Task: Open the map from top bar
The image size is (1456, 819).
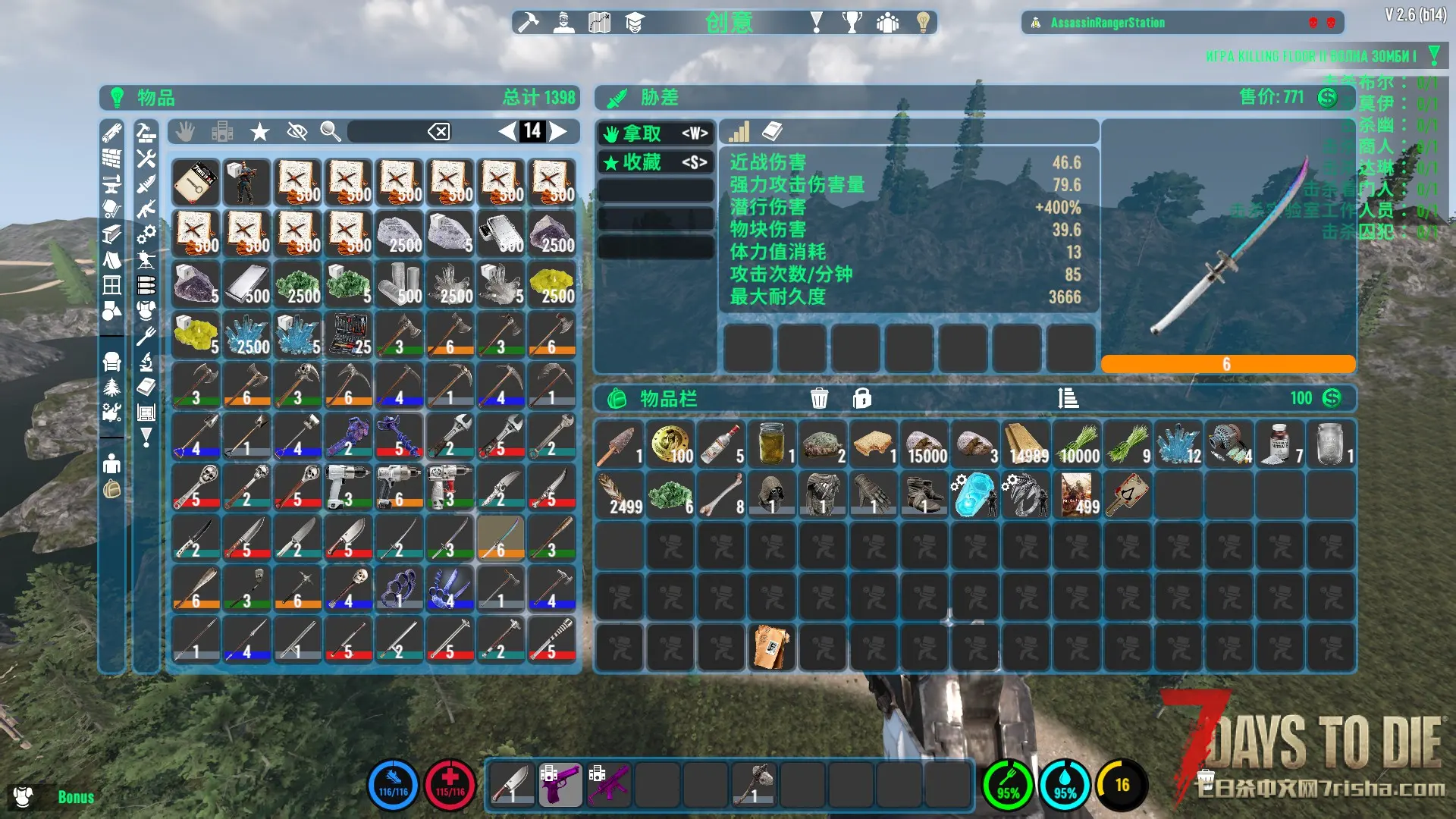Action: (x=599, y=23)
